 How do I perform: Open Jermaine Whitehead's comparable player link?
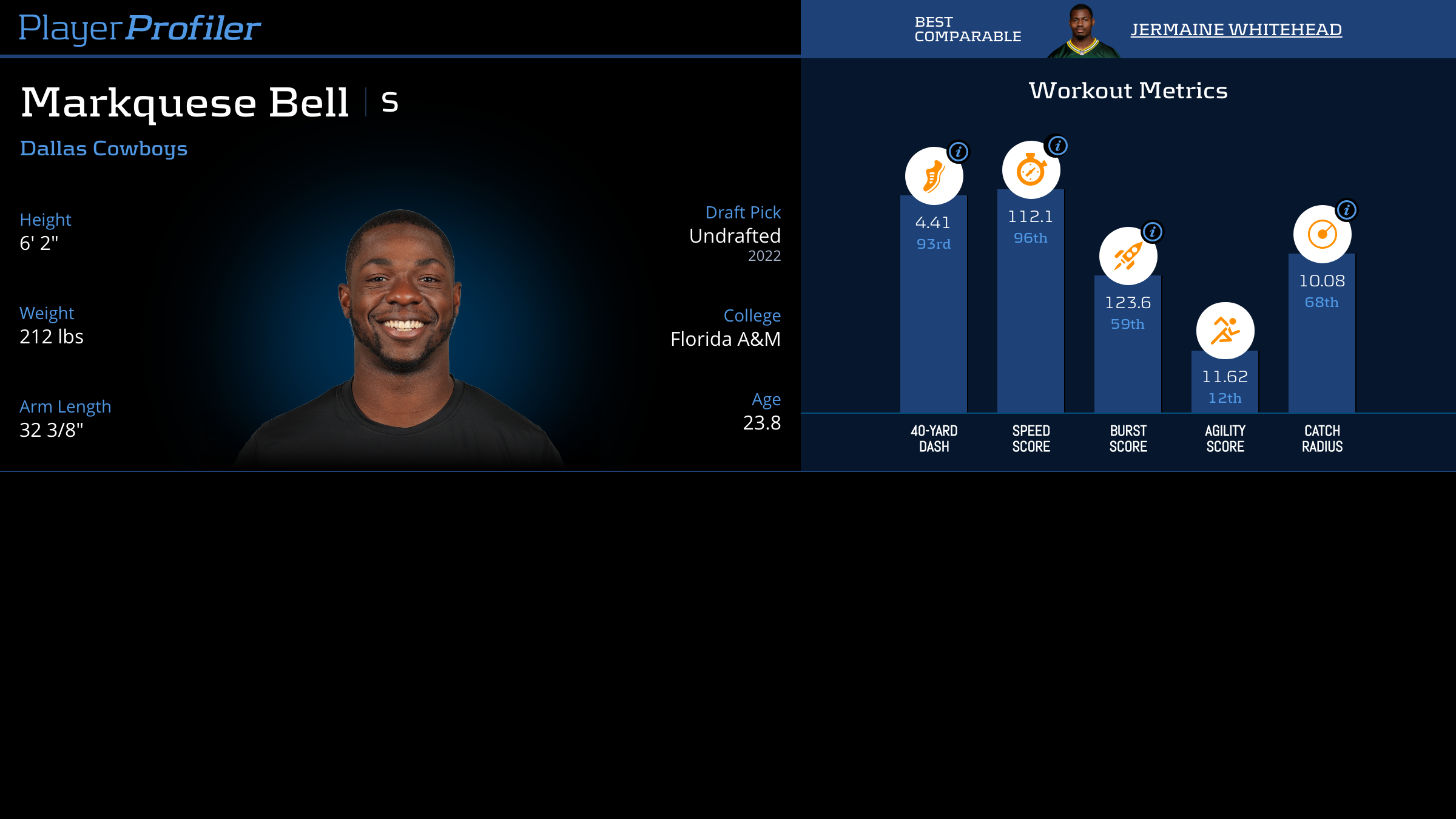[x=1236, y=30]
